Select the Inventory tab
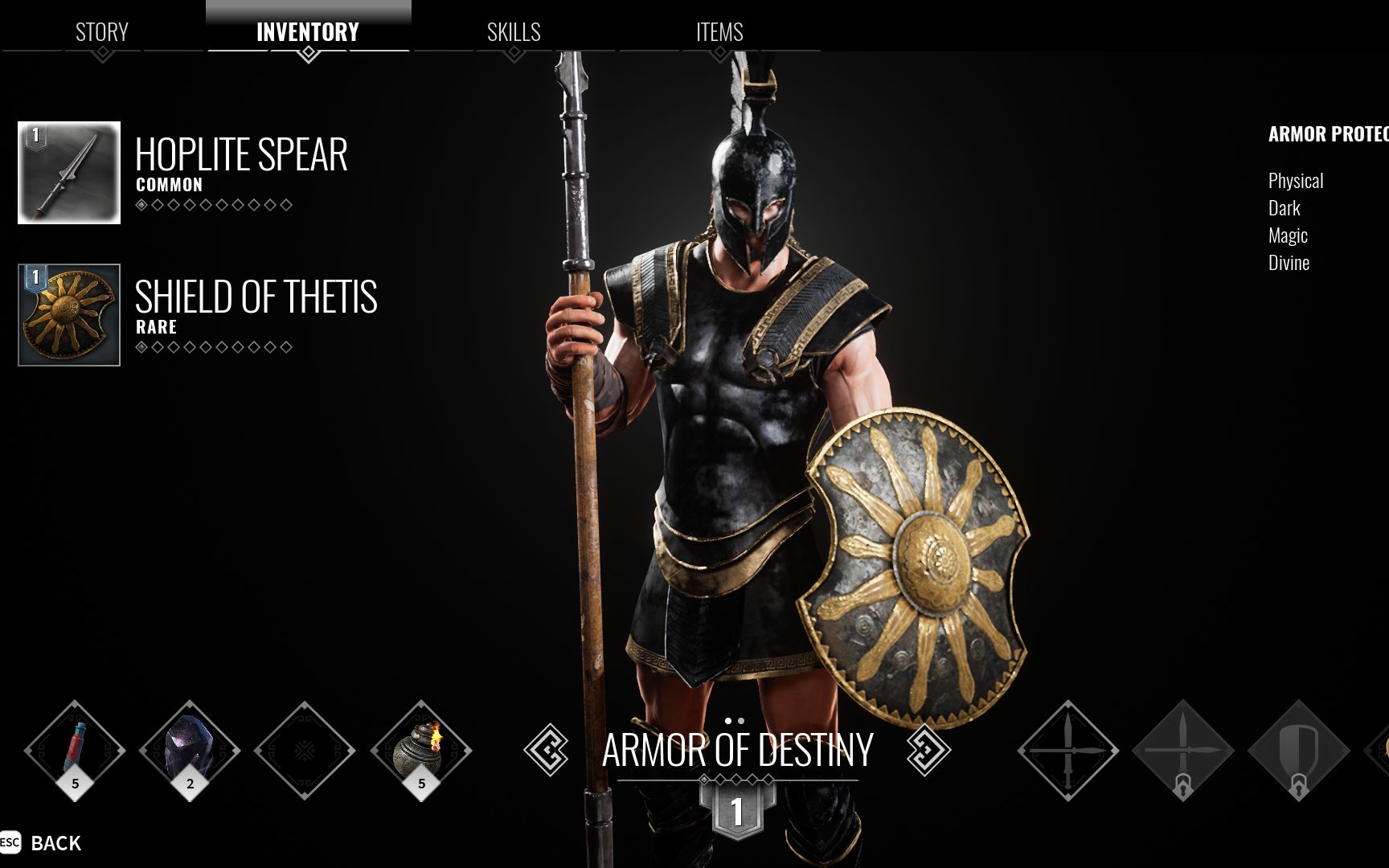 (x=308, y=32)
